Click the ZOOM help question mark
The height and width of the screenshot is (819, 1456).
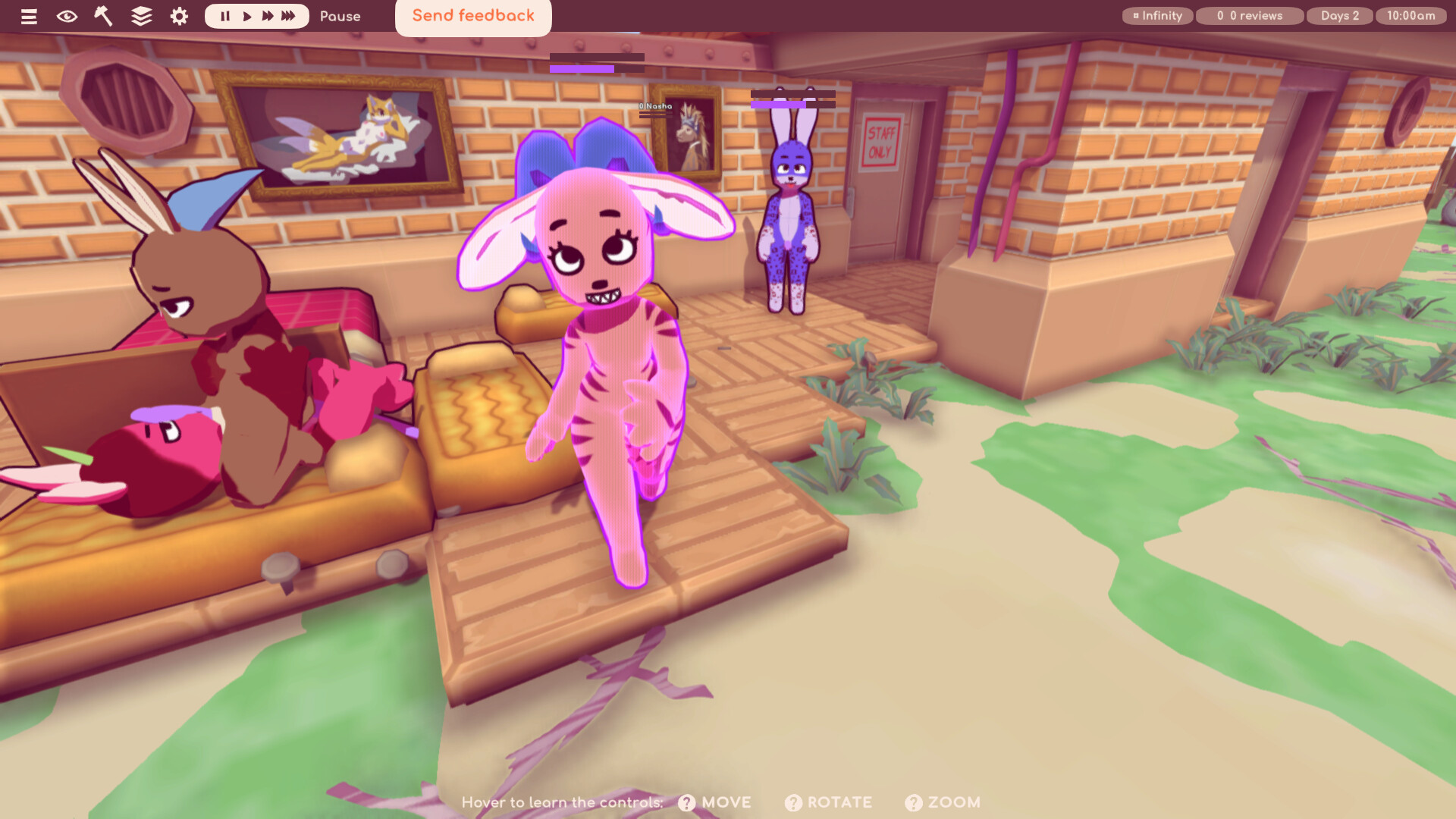coord(913,802)
